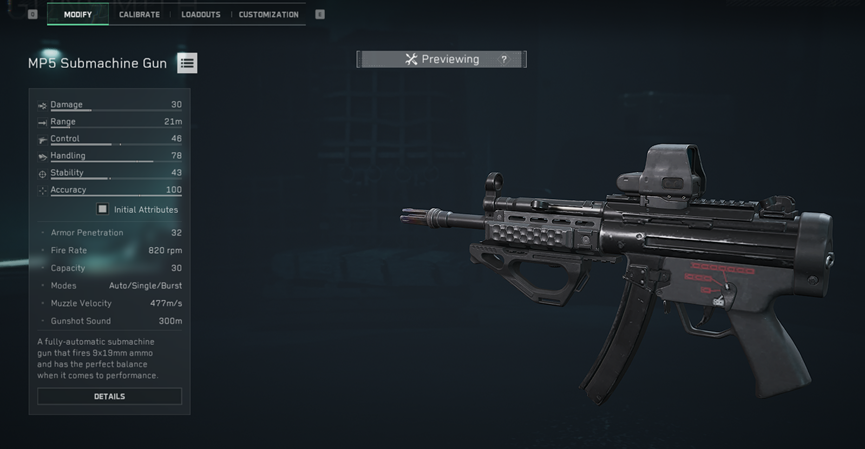Go to the Loadouts tab

pos(201,15)
